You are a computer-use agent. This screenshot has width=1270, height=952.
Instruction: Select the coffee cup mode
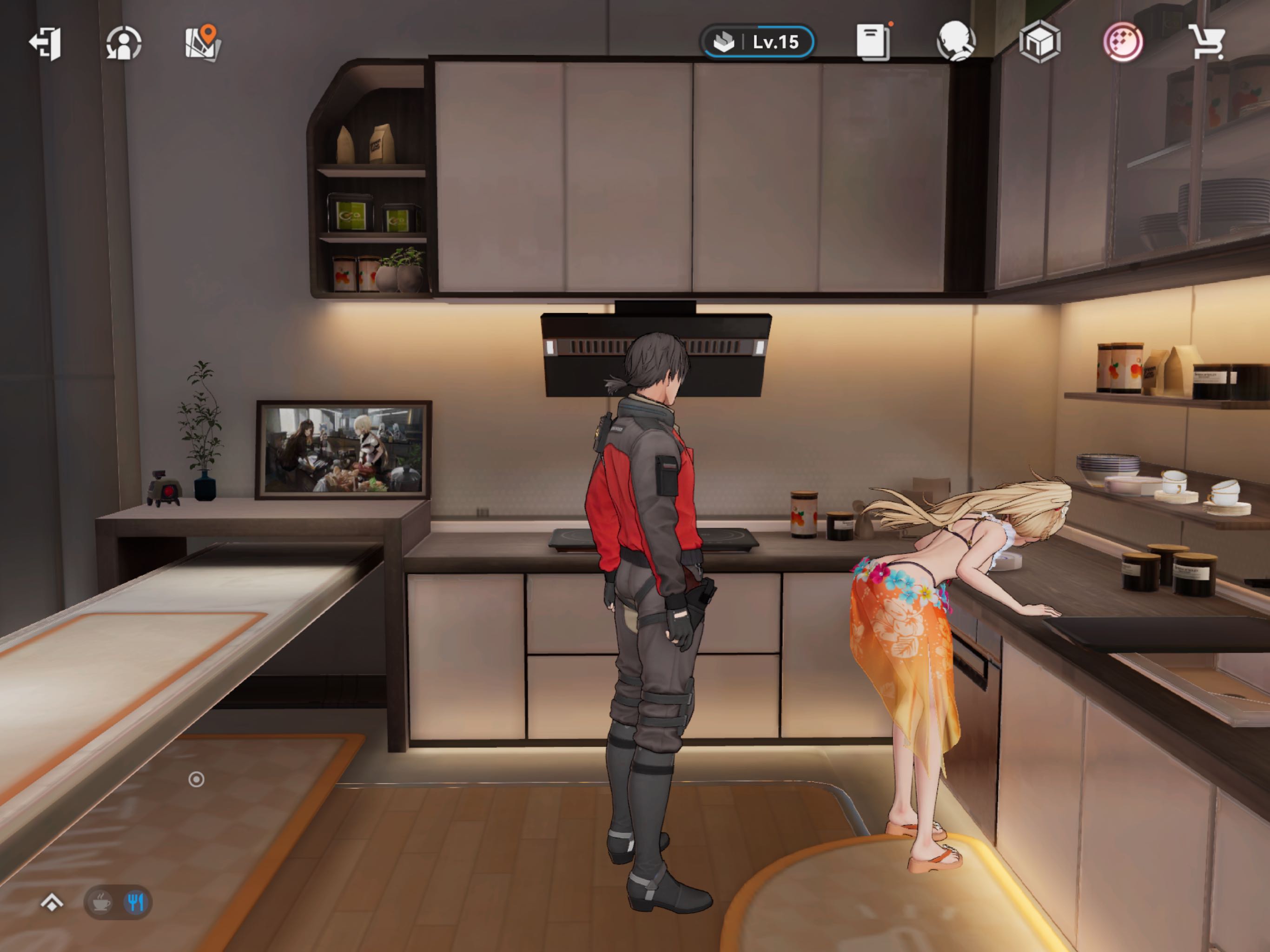click(x=102, y=903)
